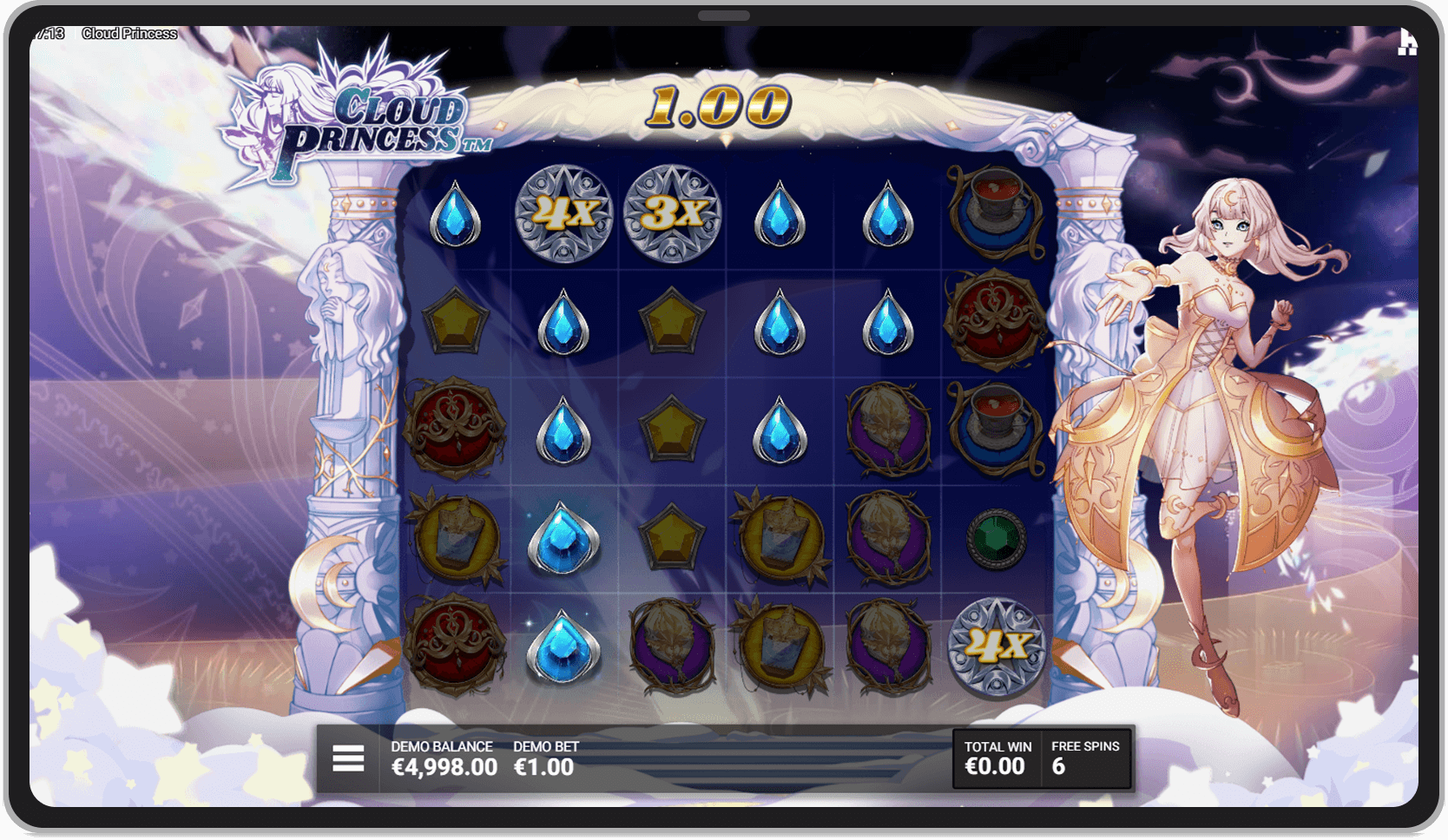The width and height of the screenshot is (1448, 840).
Task: Open the hamburger menu in the bottom bar
Action: (347, 757)
